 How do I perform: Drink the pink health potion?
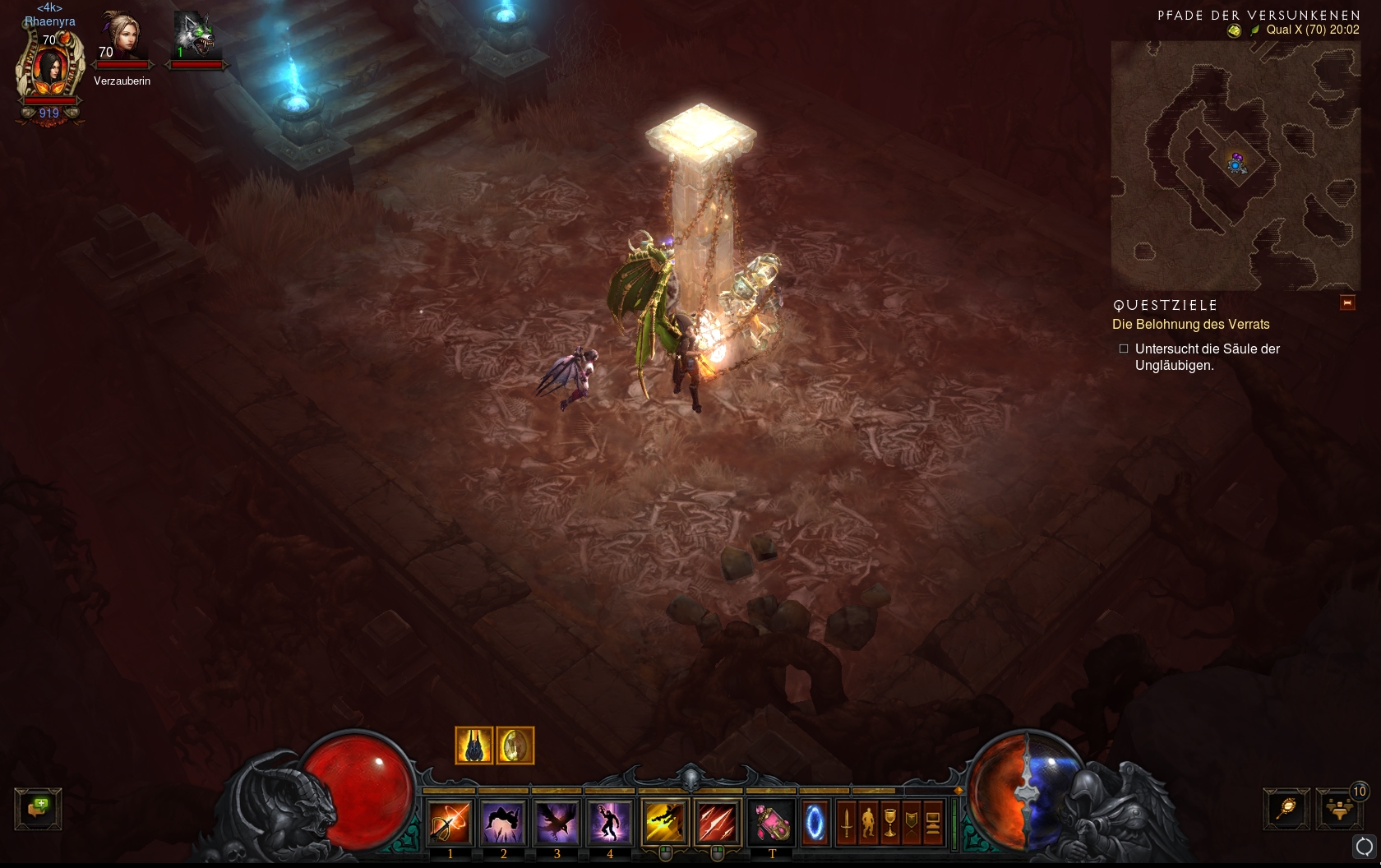click(772, 821)
